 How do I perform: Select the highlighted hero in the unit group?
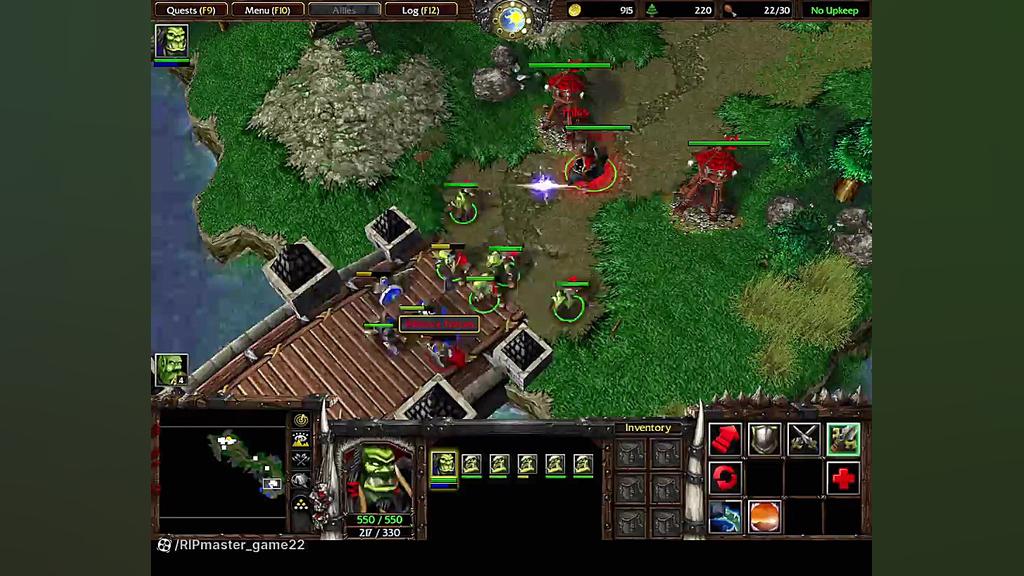pyautogui.click(x=443, y=465)
